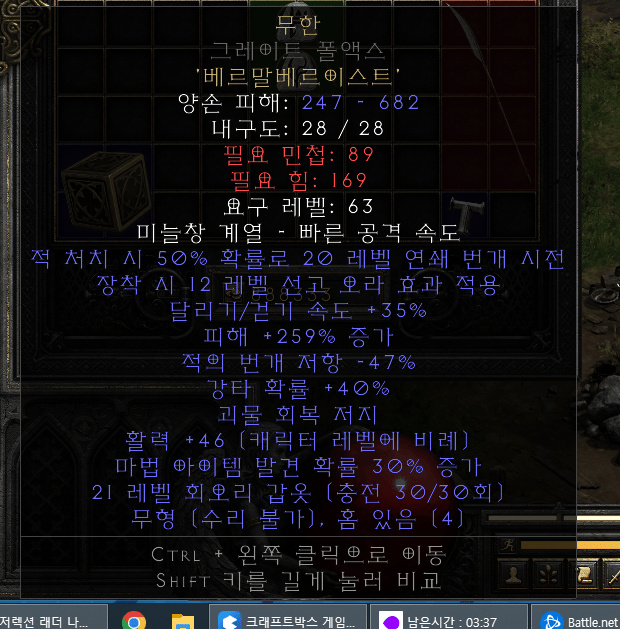Switch to the Battle.net taskbar window
This screenshot has height=629, width=620.
click(582, 621)
